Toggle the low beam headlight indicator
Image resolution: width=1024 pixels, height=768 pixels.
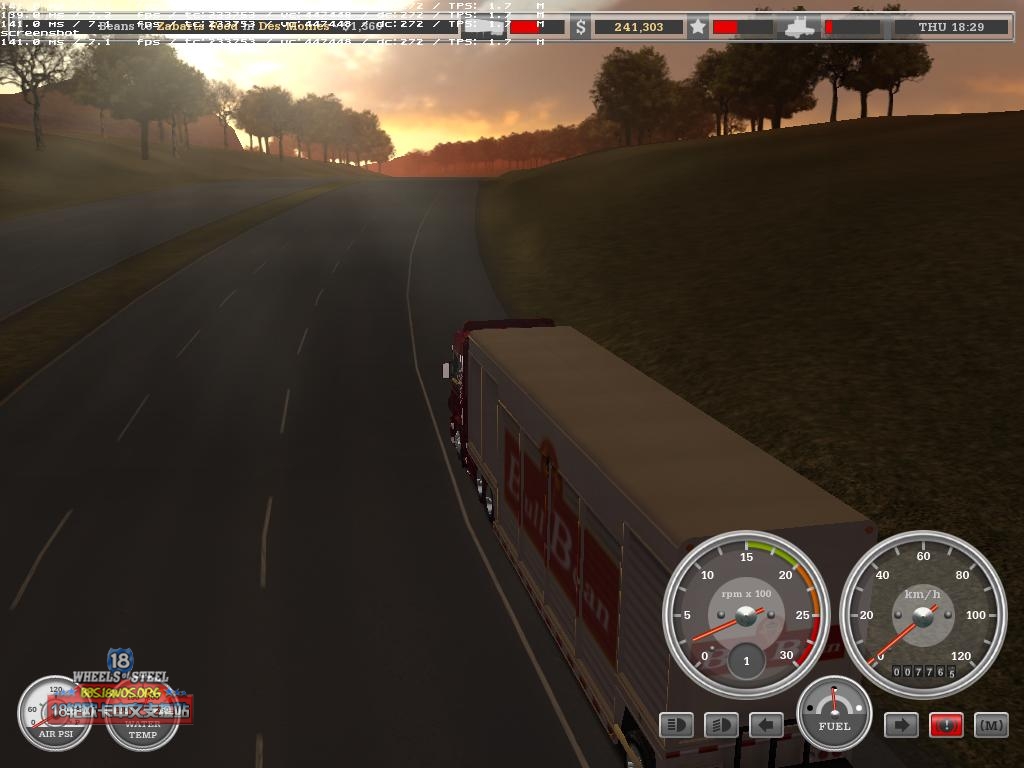tap(721, 724)
